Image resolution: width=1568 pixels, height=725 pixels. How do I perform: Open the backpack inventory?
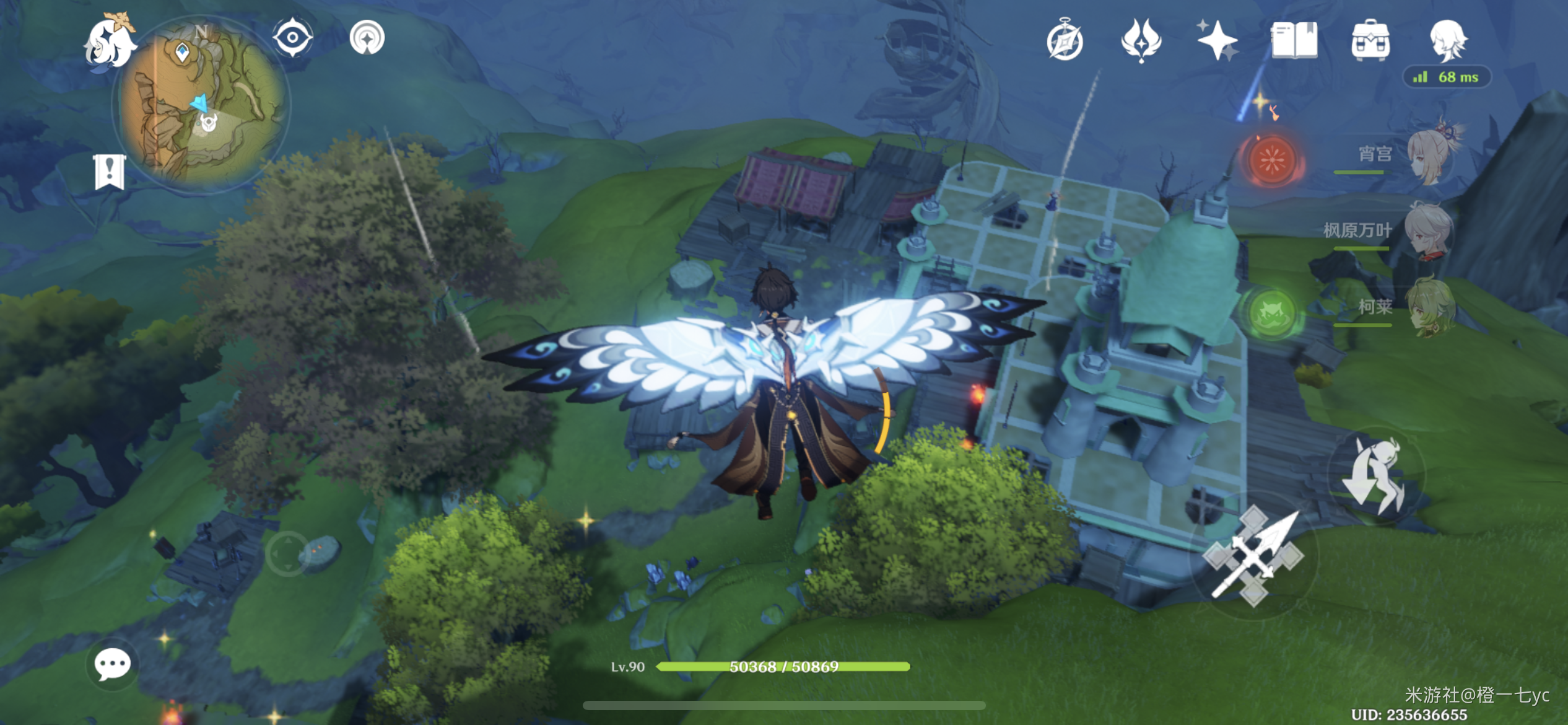(x=1370, y=41)
